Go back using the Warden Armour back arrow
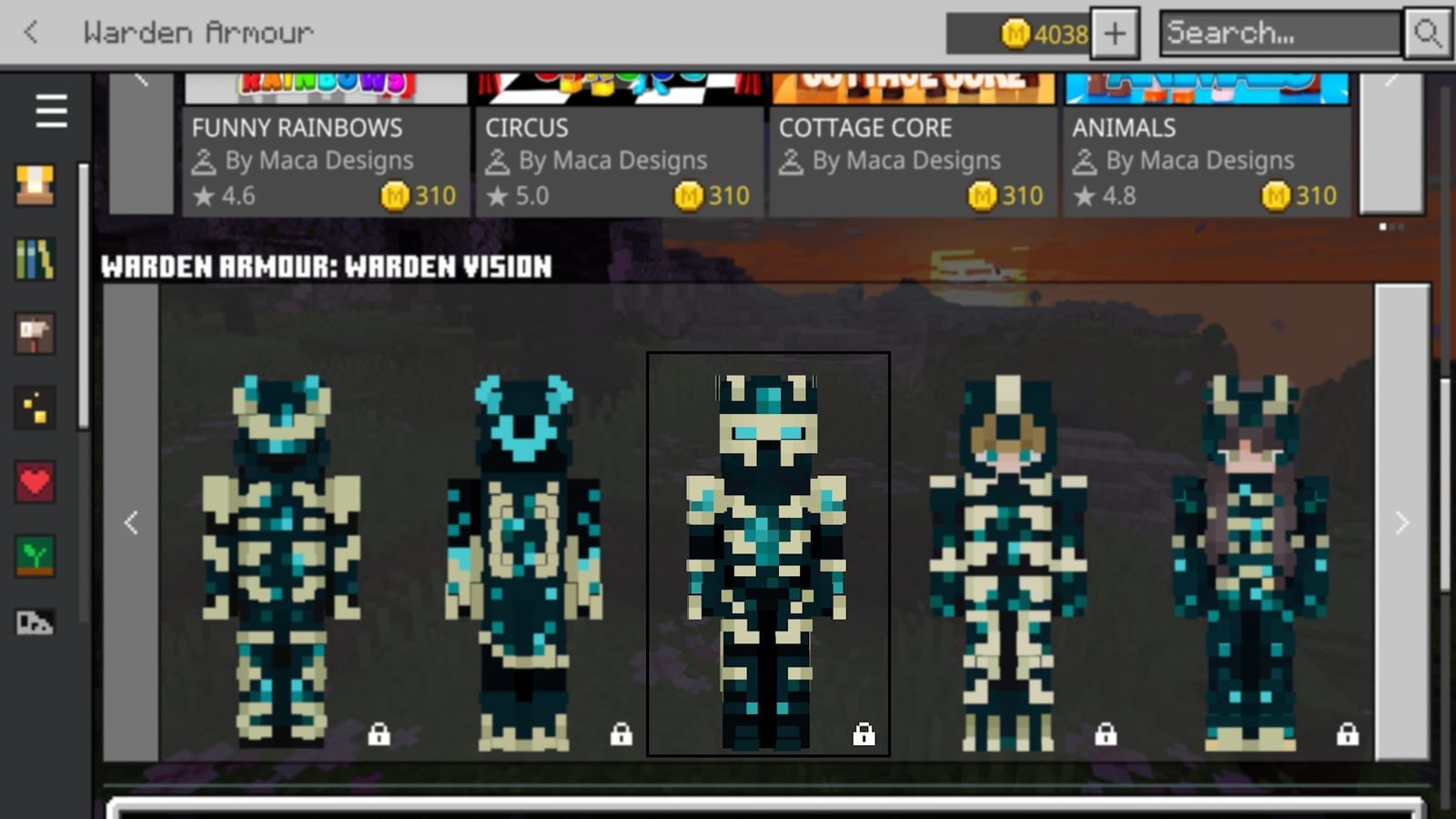This screenshot has height=819, width=1456. pos(30,32)
